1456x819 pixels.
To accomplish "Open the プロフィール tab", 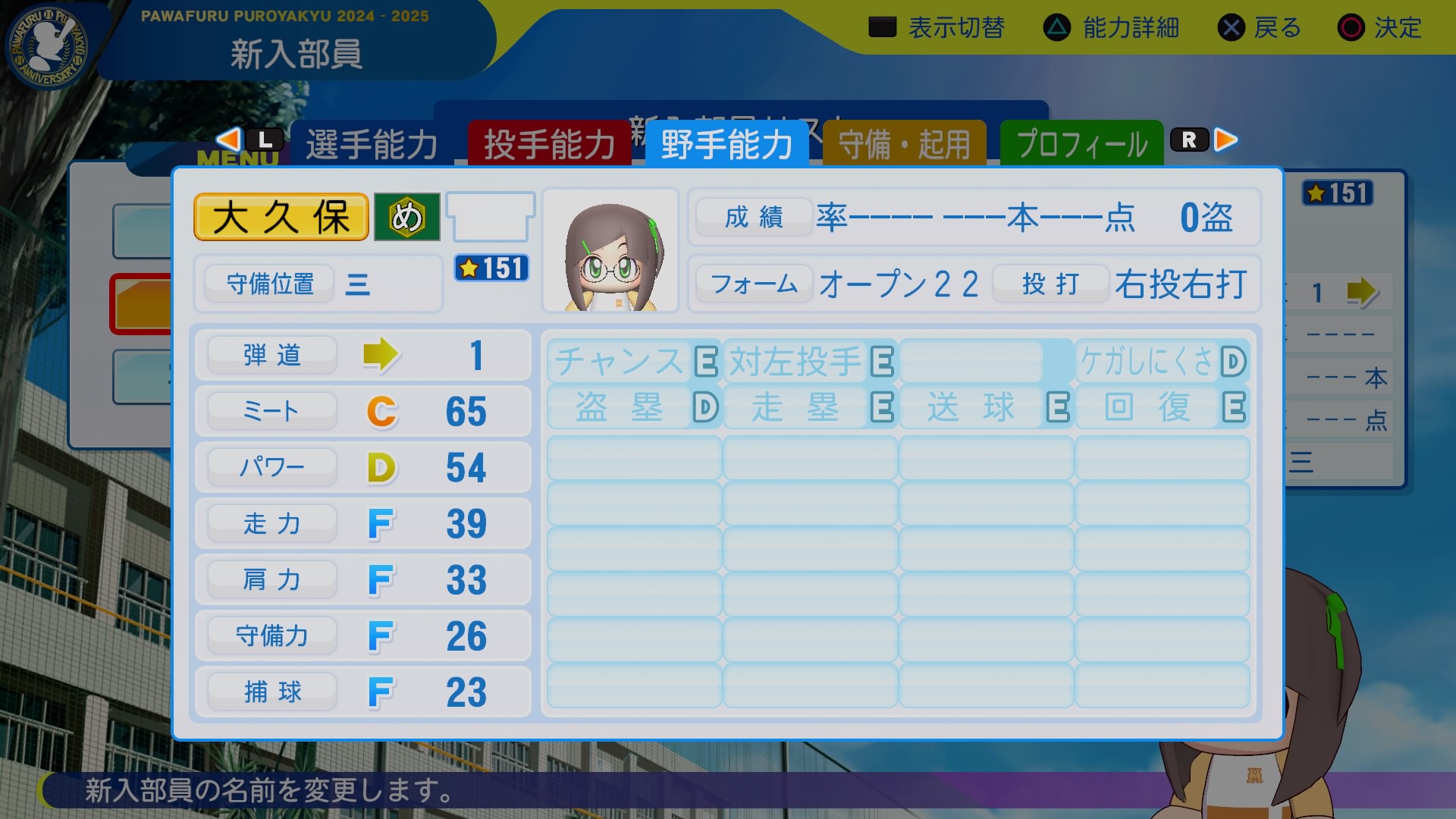I will click(x=1081, y=143).
